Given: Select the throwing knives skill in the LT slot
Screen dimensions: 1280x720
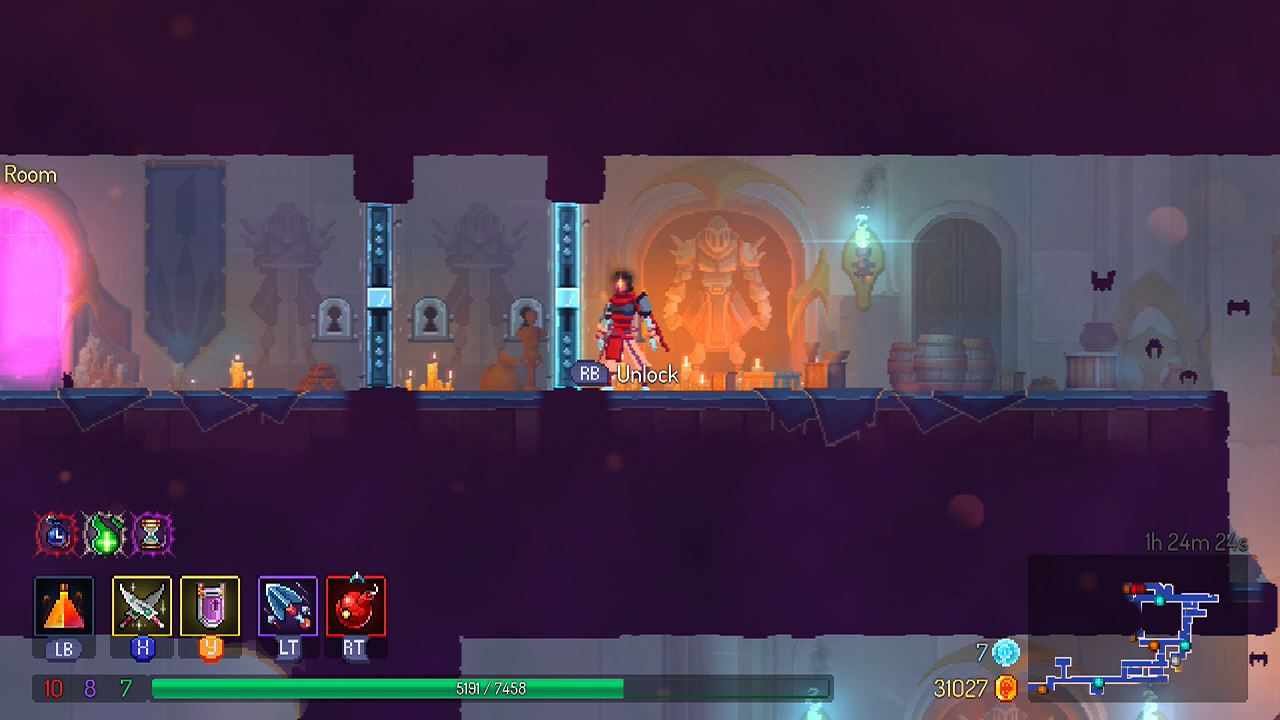Looking at the screenshot, I should tap(287, 604).
